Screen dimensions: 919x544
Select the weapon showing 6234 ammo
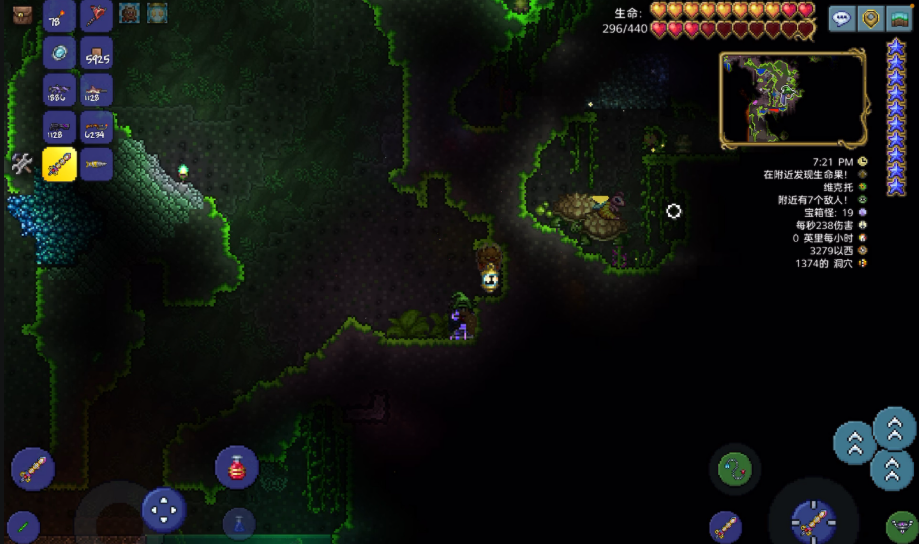96,127
